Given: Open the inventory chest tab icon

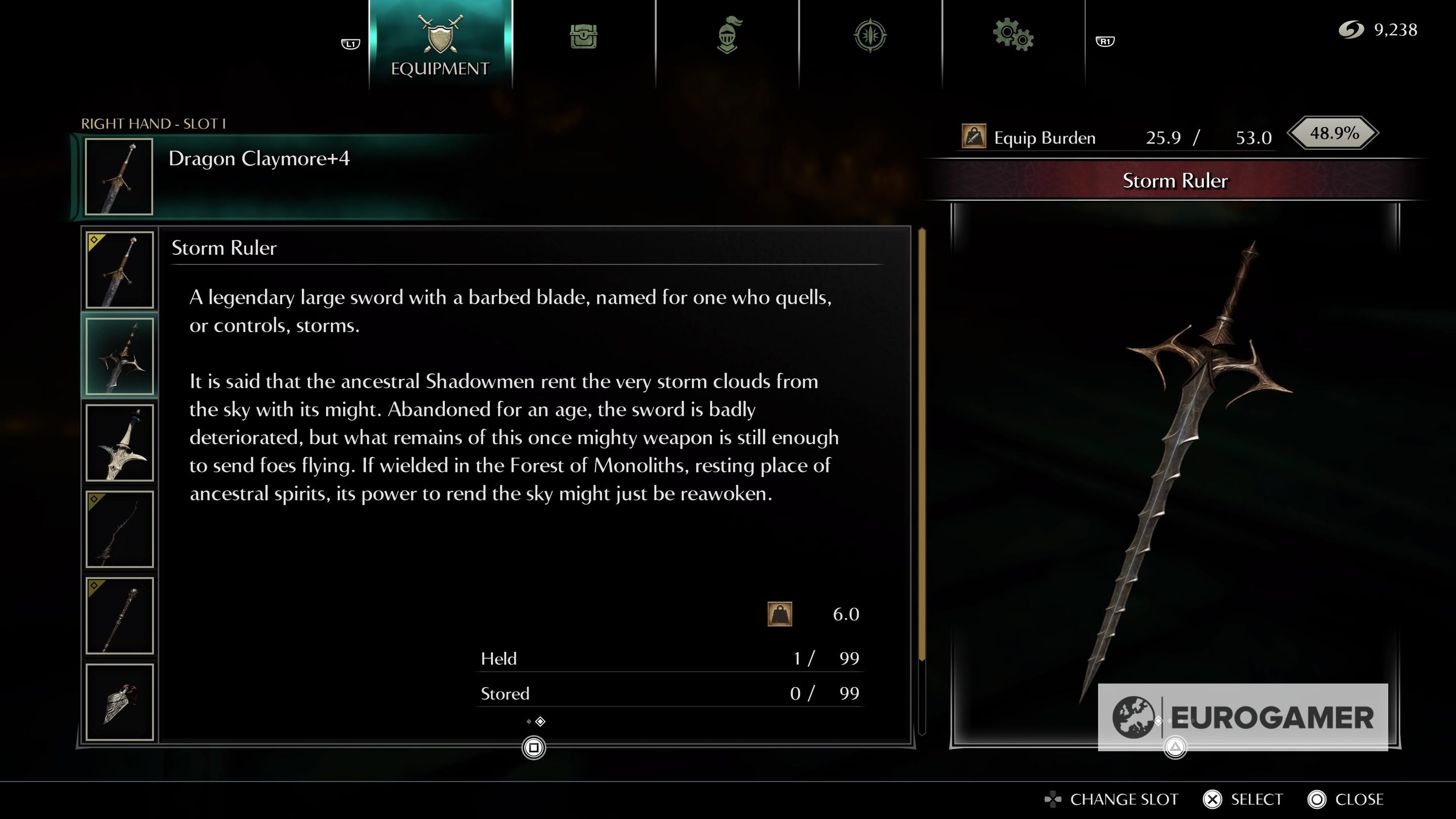Looking at the screenshot, I should click(583, 35).
